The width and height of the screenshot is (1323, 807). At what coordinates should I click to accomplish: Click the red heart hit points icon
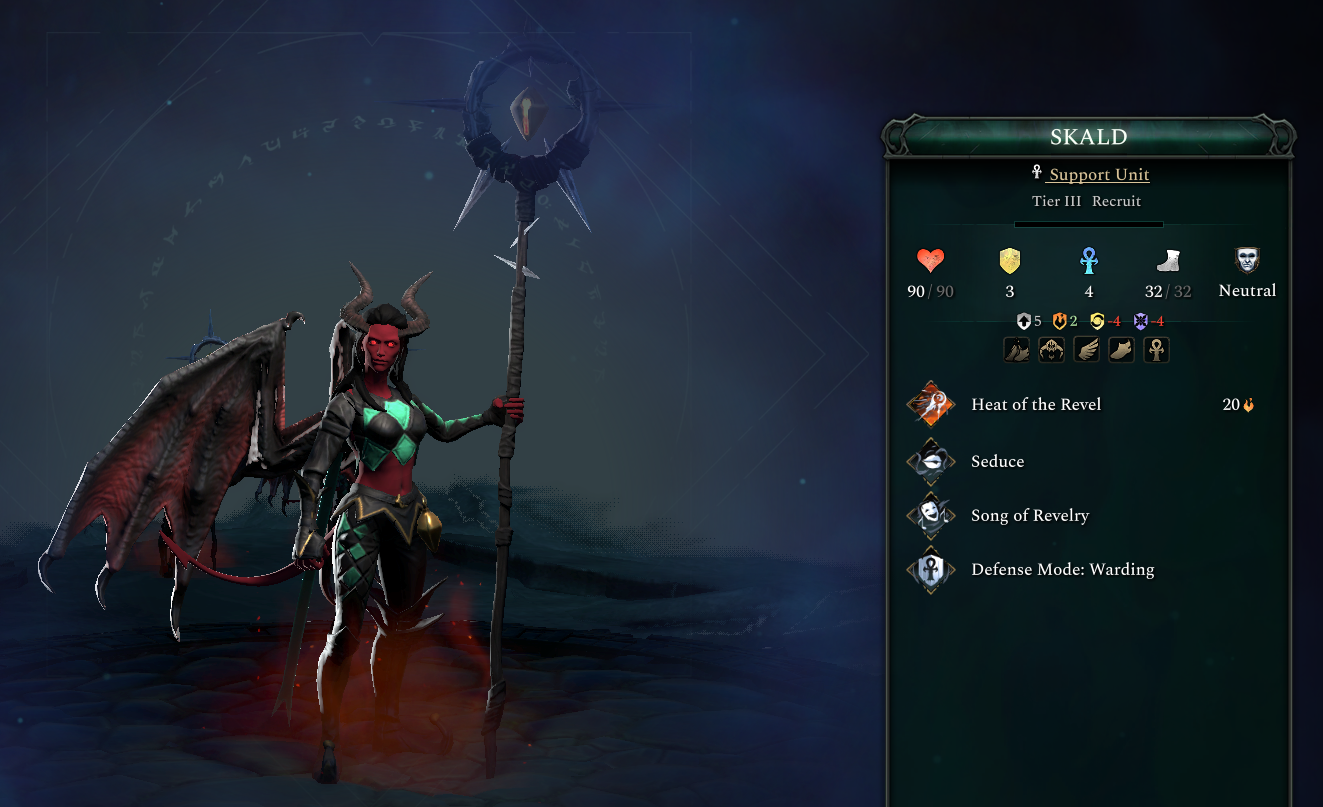point(931,262)
